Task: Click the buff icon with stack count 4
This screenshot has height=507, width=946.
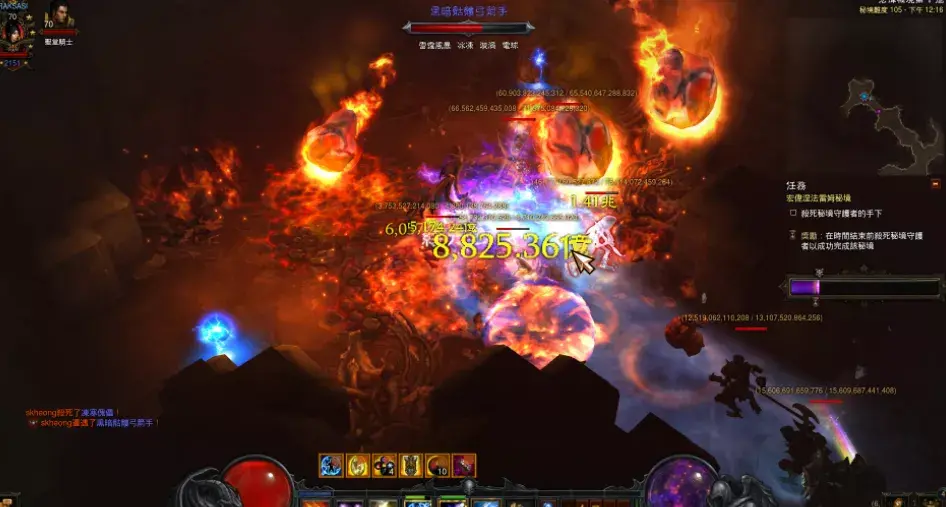Action: [384, 465]
